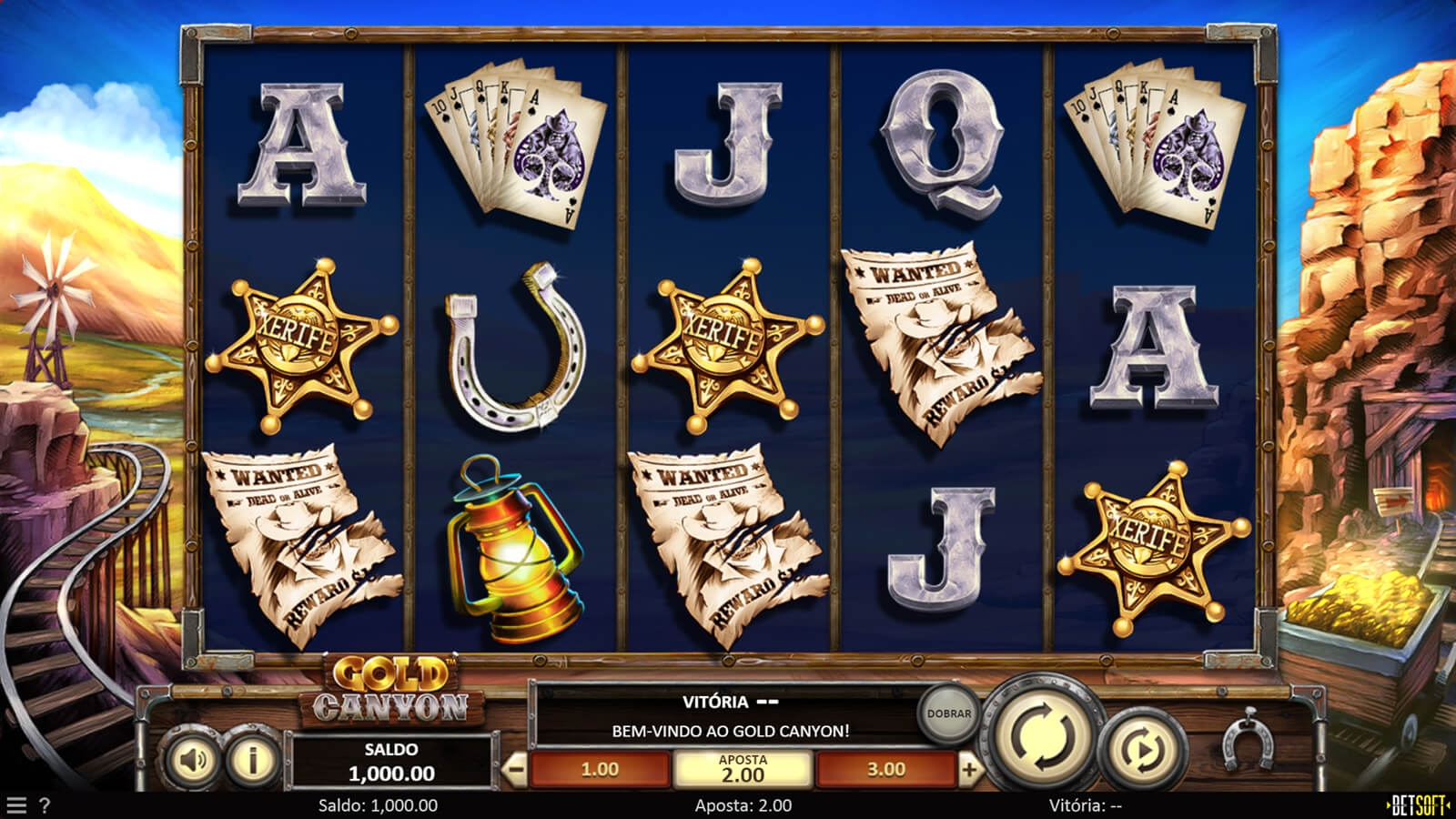Open the hamburger menu in bottom bar
Screen dimensions: 1456x819
15,805
